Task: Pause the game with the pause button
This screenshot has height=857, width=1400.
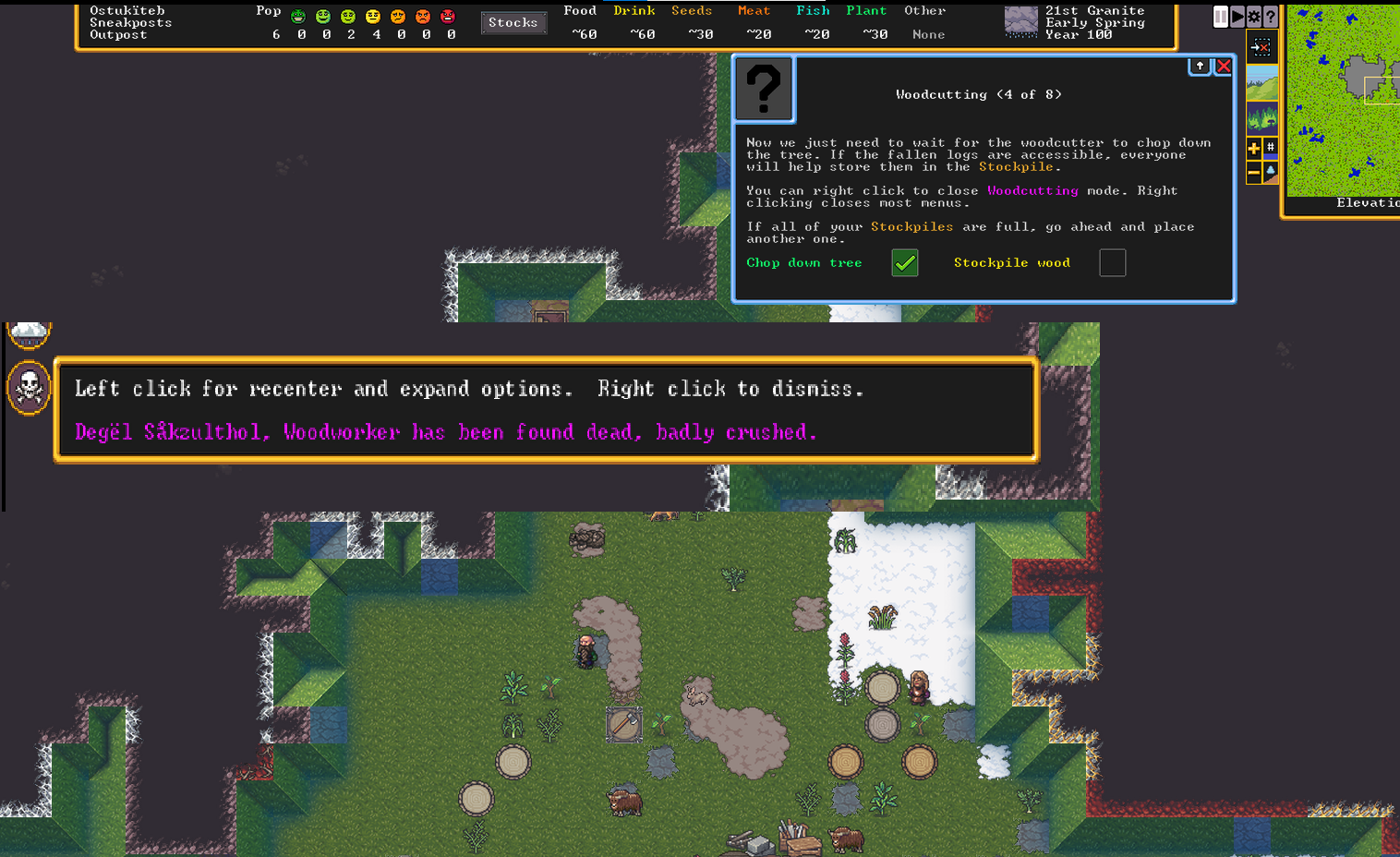Action: 1221,17
